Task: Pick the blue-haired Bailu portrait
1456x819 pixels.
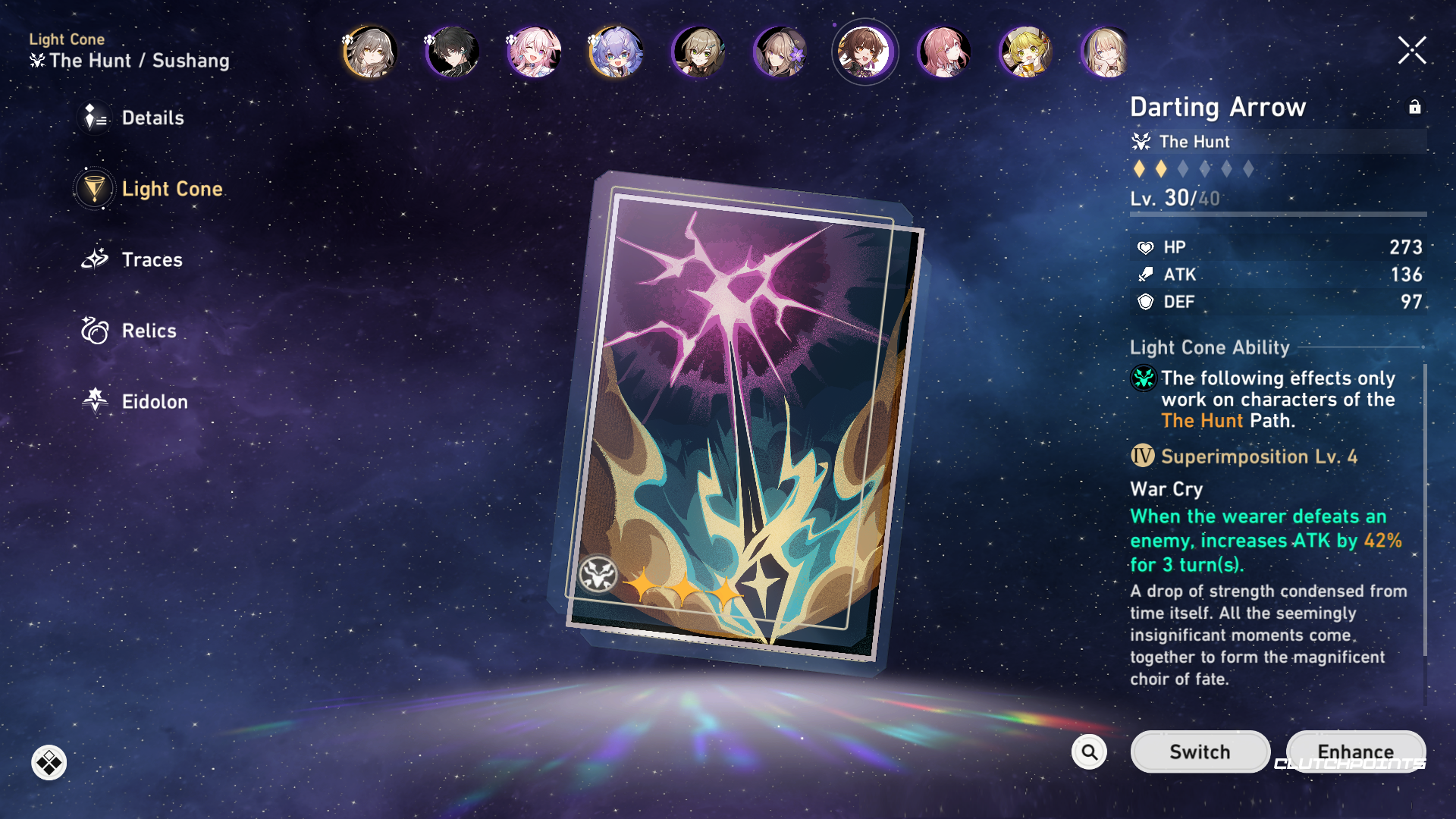Action: [617, 52]
